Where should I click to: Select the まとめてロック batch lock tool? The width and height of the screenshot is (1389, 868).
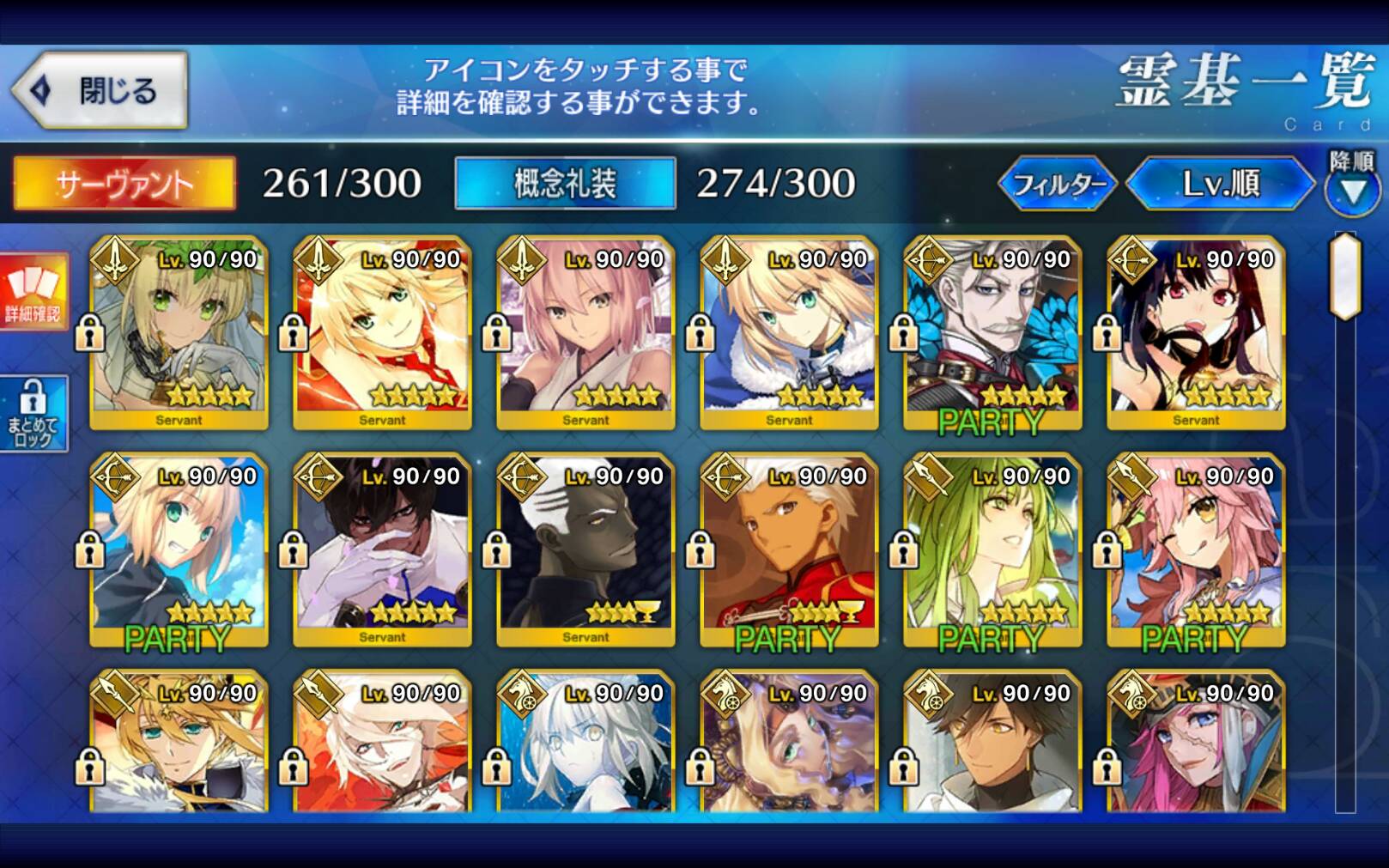(34, 410)
